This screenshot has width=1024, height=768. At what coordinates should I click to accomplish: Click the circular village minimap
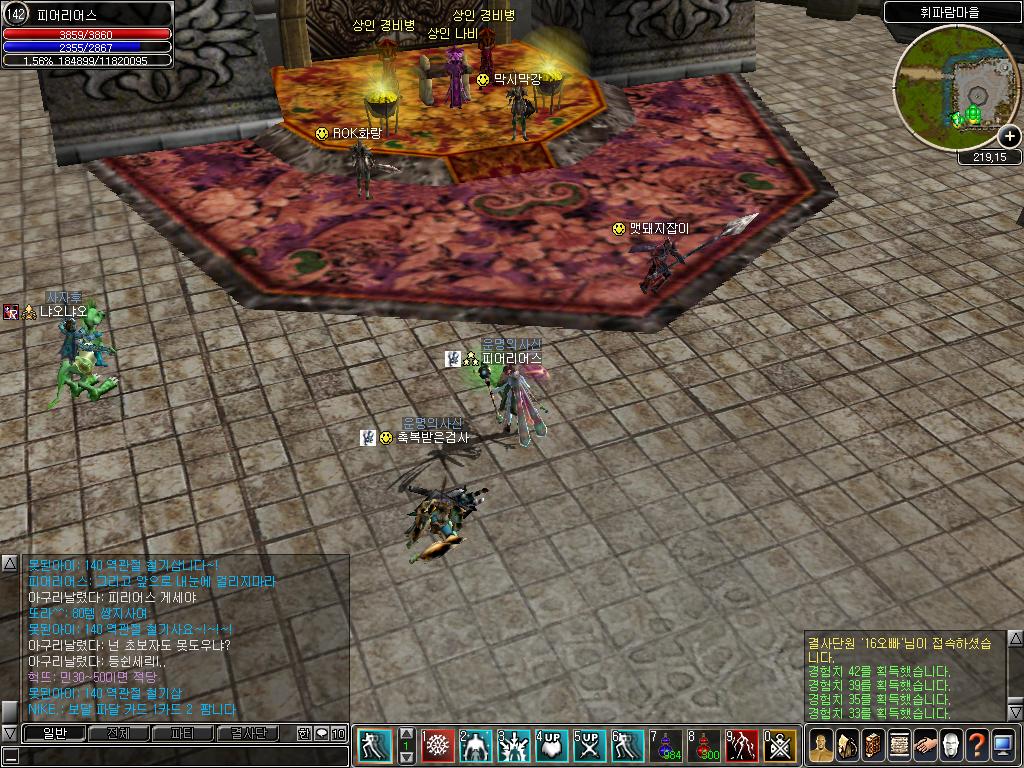[x=954, y=87]
